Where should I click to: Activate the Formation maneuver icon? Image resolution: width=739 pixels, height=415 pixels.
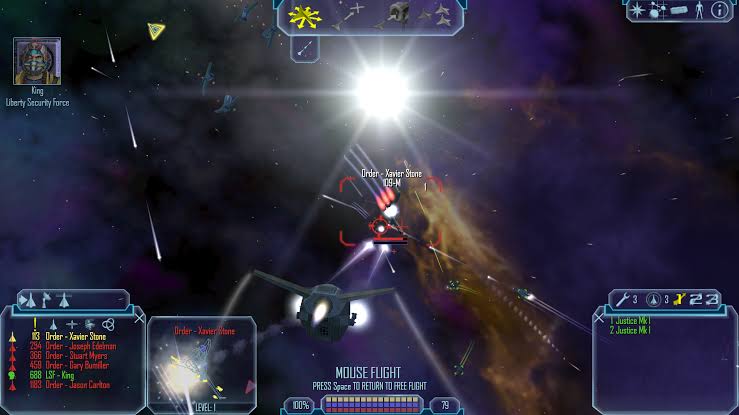coord(438,13)
